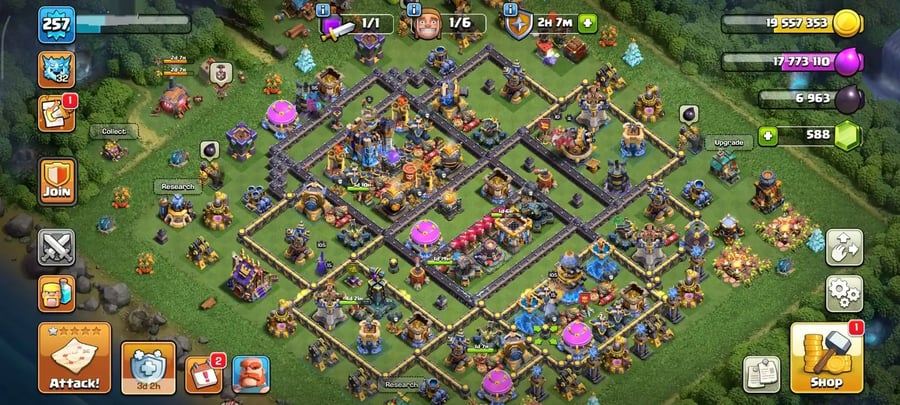Open the news scroll with red notification

pyautogui.click(x=56, y=113)
